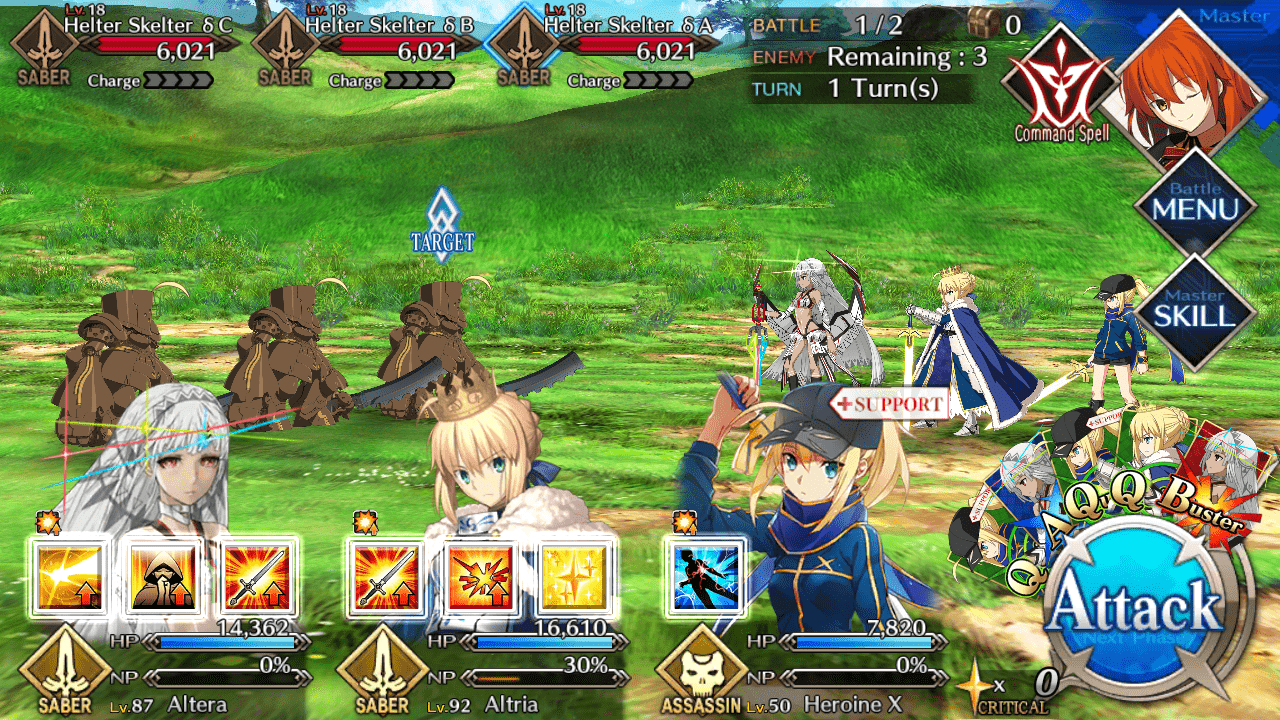Use Altria's burst explosion skill
The height and width of the screenshot is (720, 1280).
click(x=479, y=577)
